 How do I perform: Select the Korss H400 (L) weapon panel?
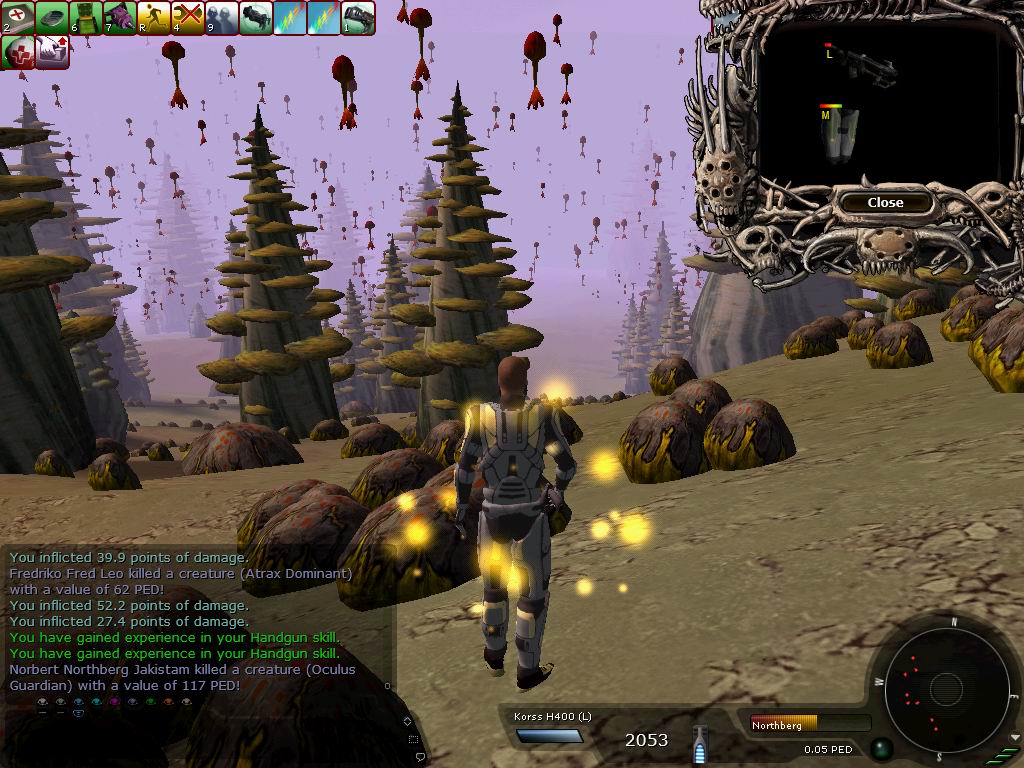[550, 727]
